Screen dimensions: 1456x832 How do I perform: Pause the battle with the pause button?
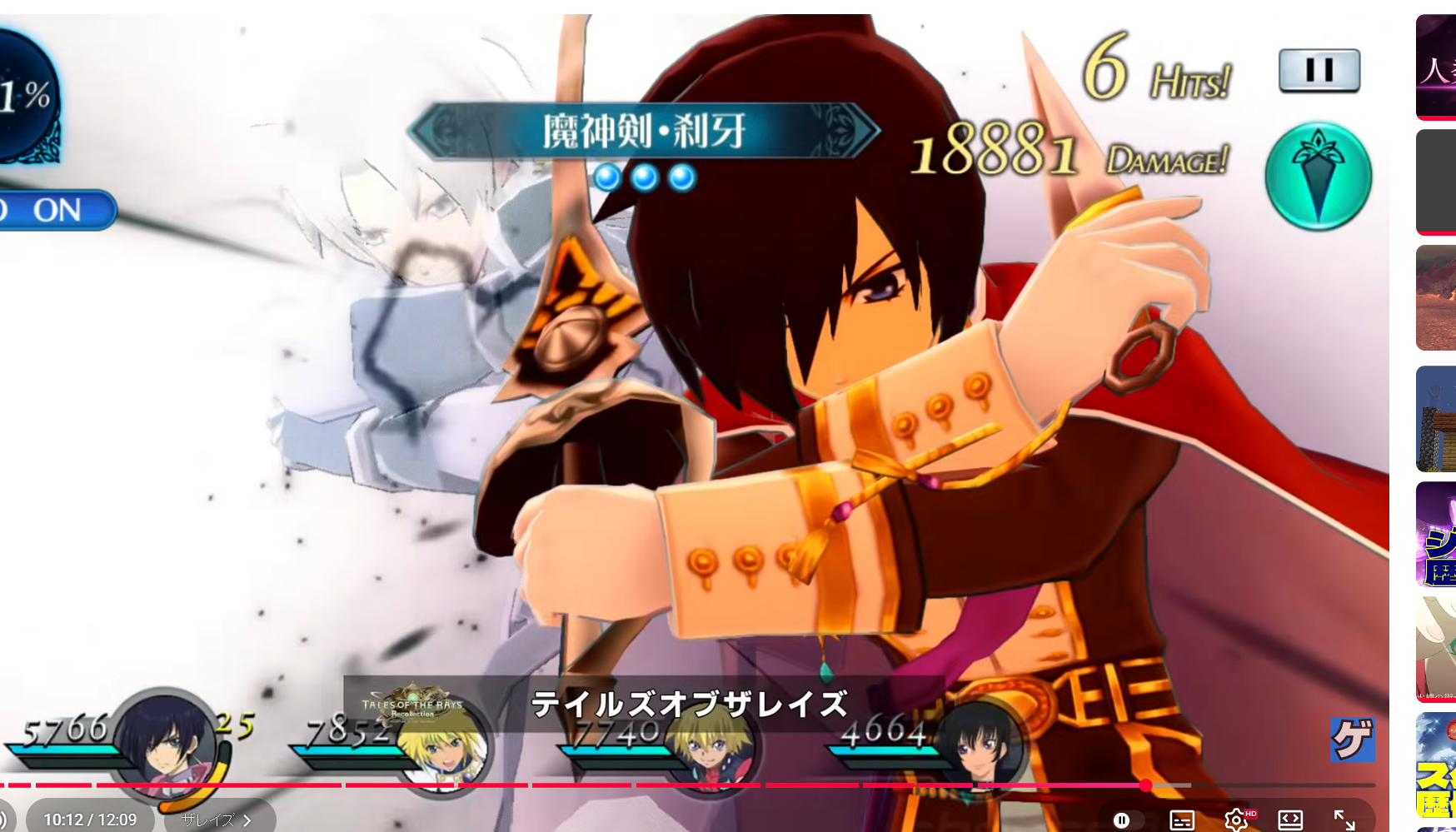click(x=1319, y=70)
